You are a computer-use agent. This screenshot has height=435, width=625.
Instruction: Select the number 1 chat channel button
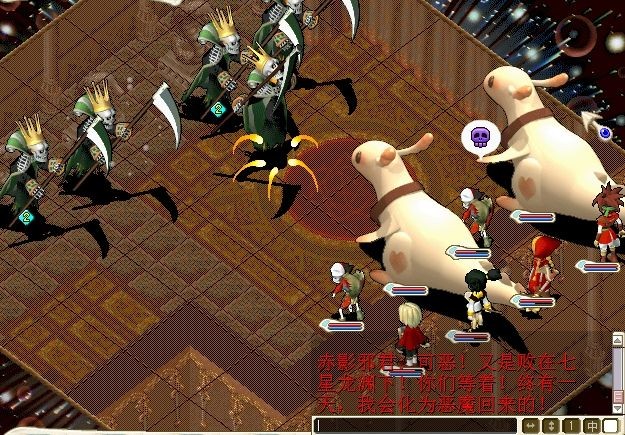(569, 426)
